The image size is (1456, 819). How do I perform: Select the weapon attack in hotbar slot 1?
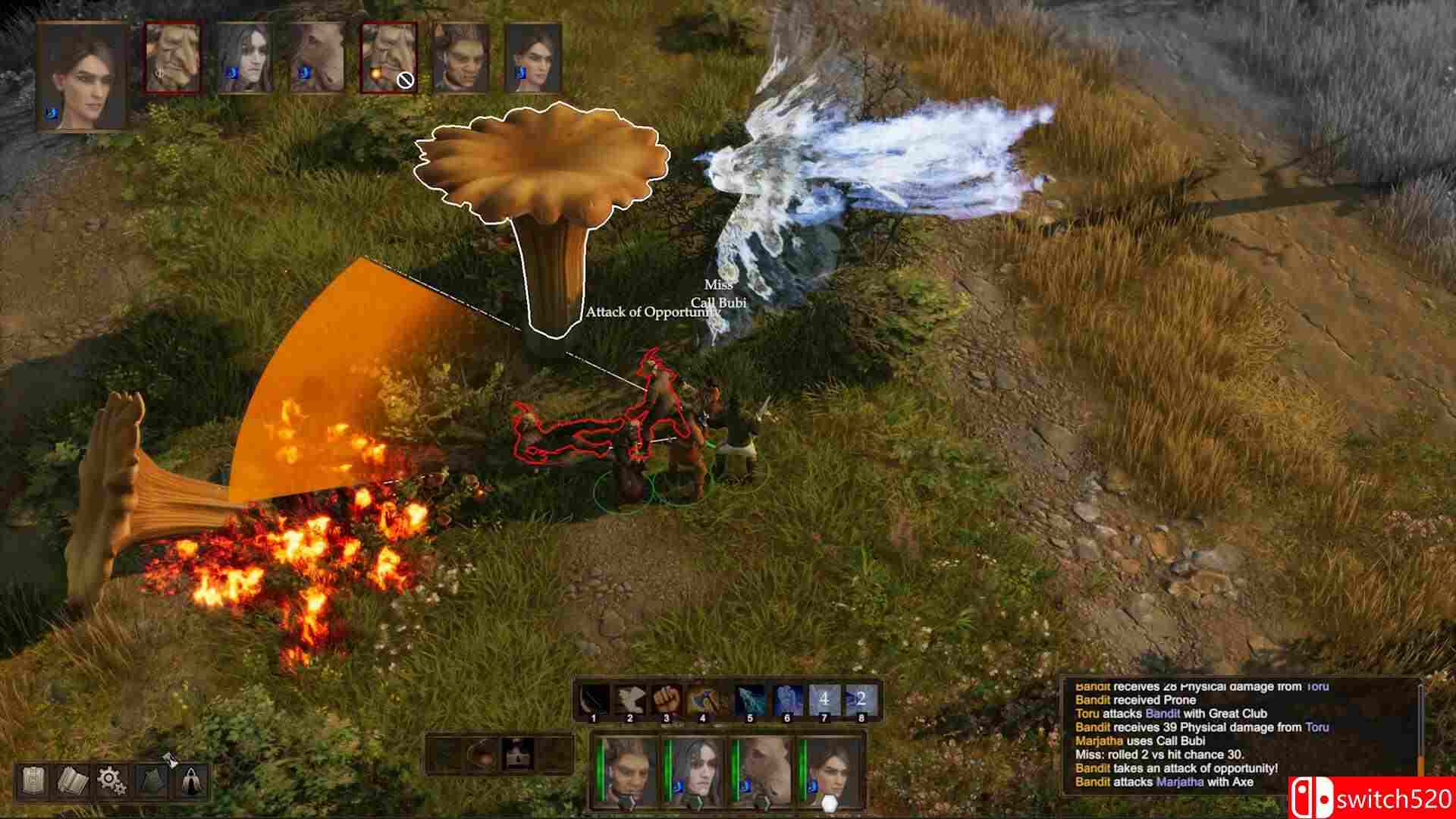pyautogui.click(x=594, y=699)
